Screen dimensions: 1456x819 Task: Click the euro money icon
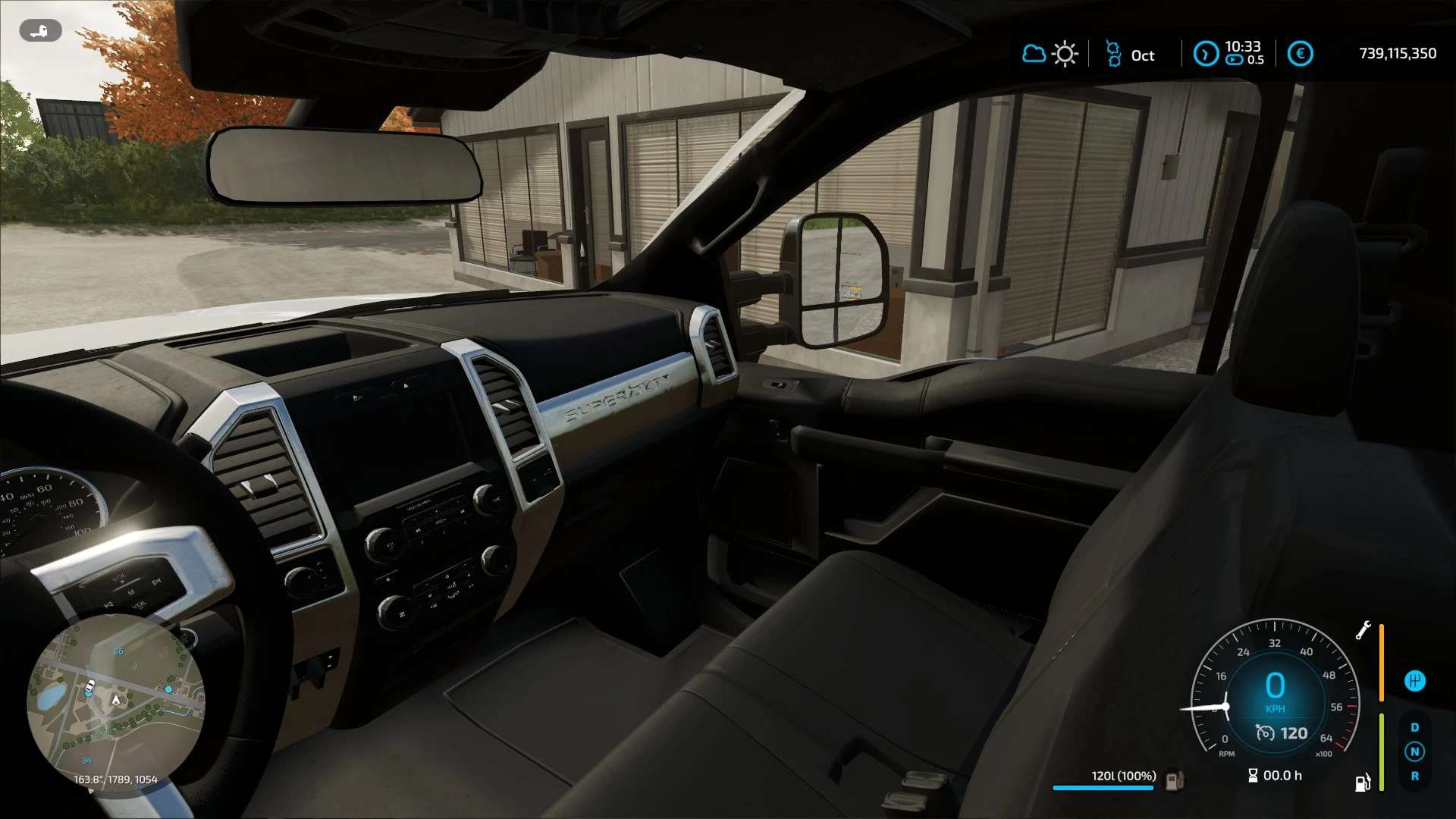(1300, 54)
